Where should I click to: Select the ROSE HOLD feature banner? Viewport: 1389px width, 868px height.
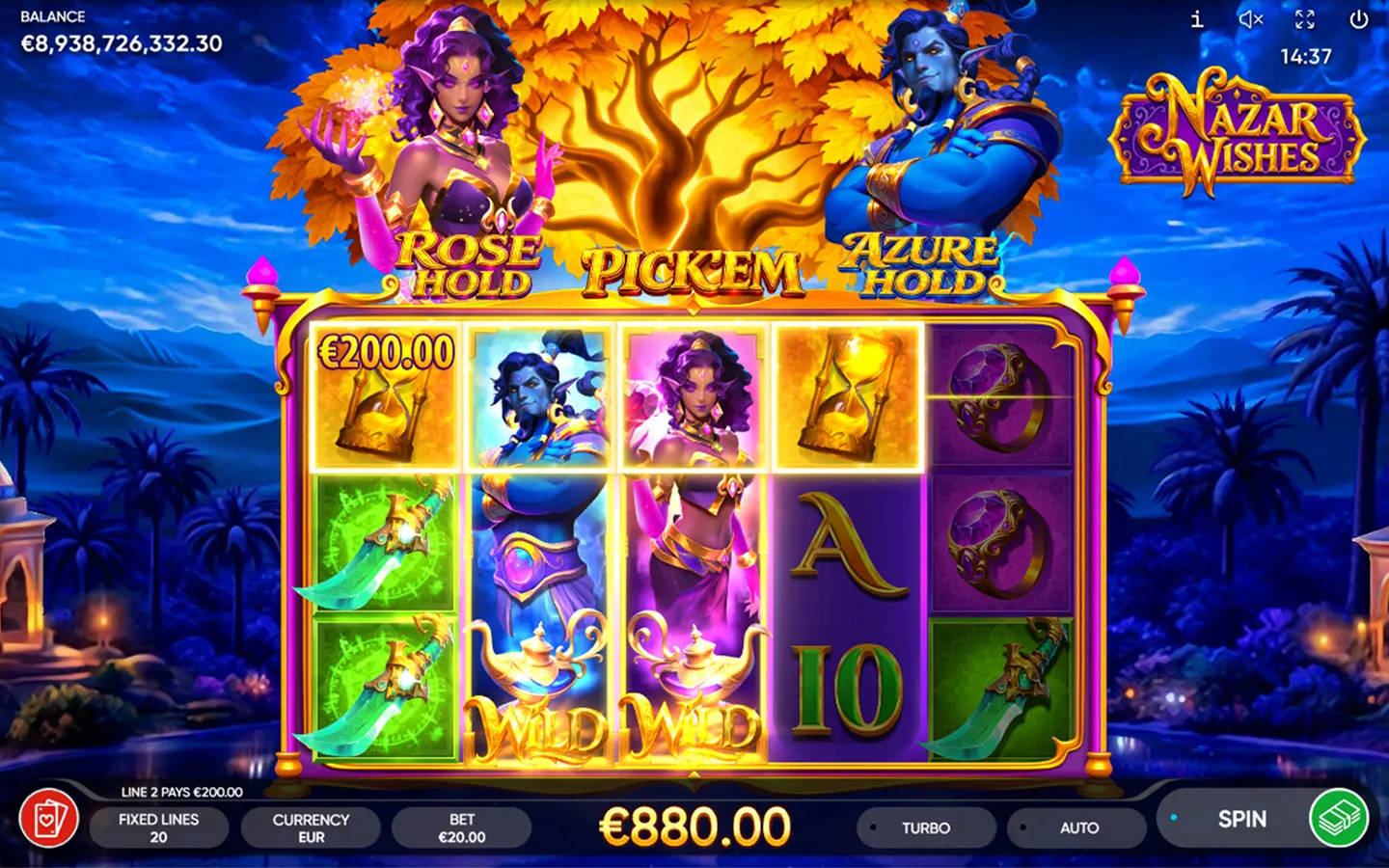tap(468, 266)
